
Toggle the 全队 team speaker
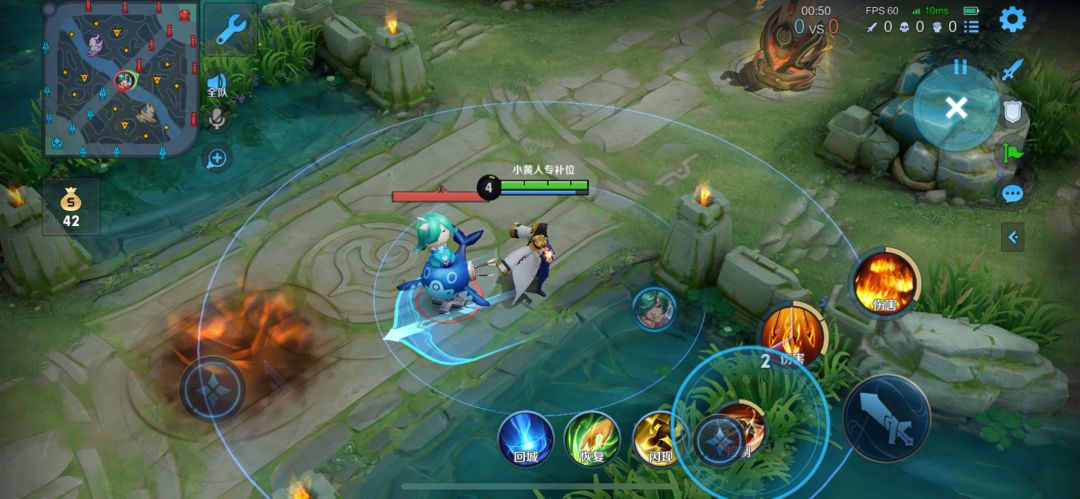point(216,85)
